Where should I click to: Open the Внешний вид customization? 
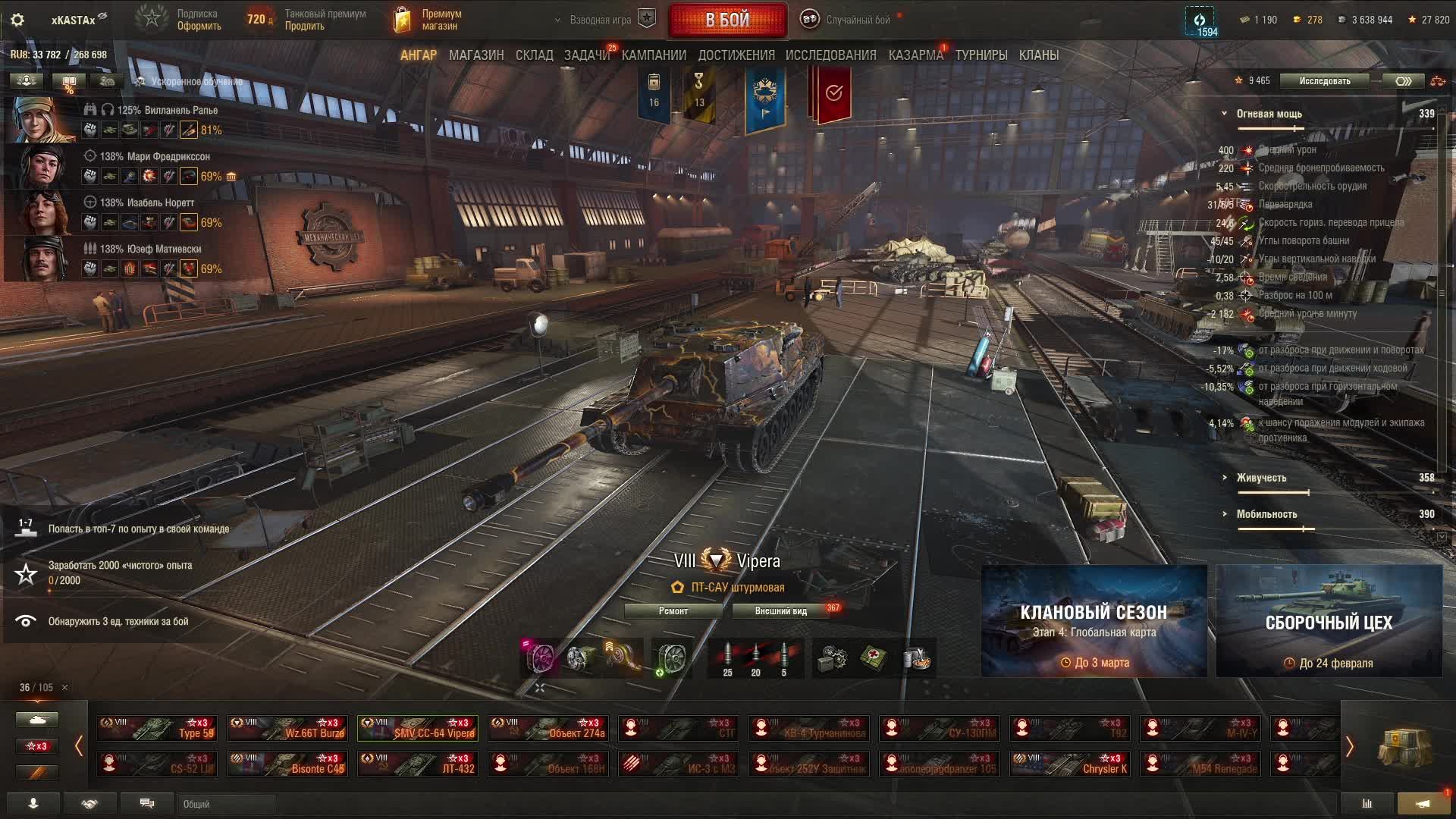pyautogui.click(x=780, y=611)
